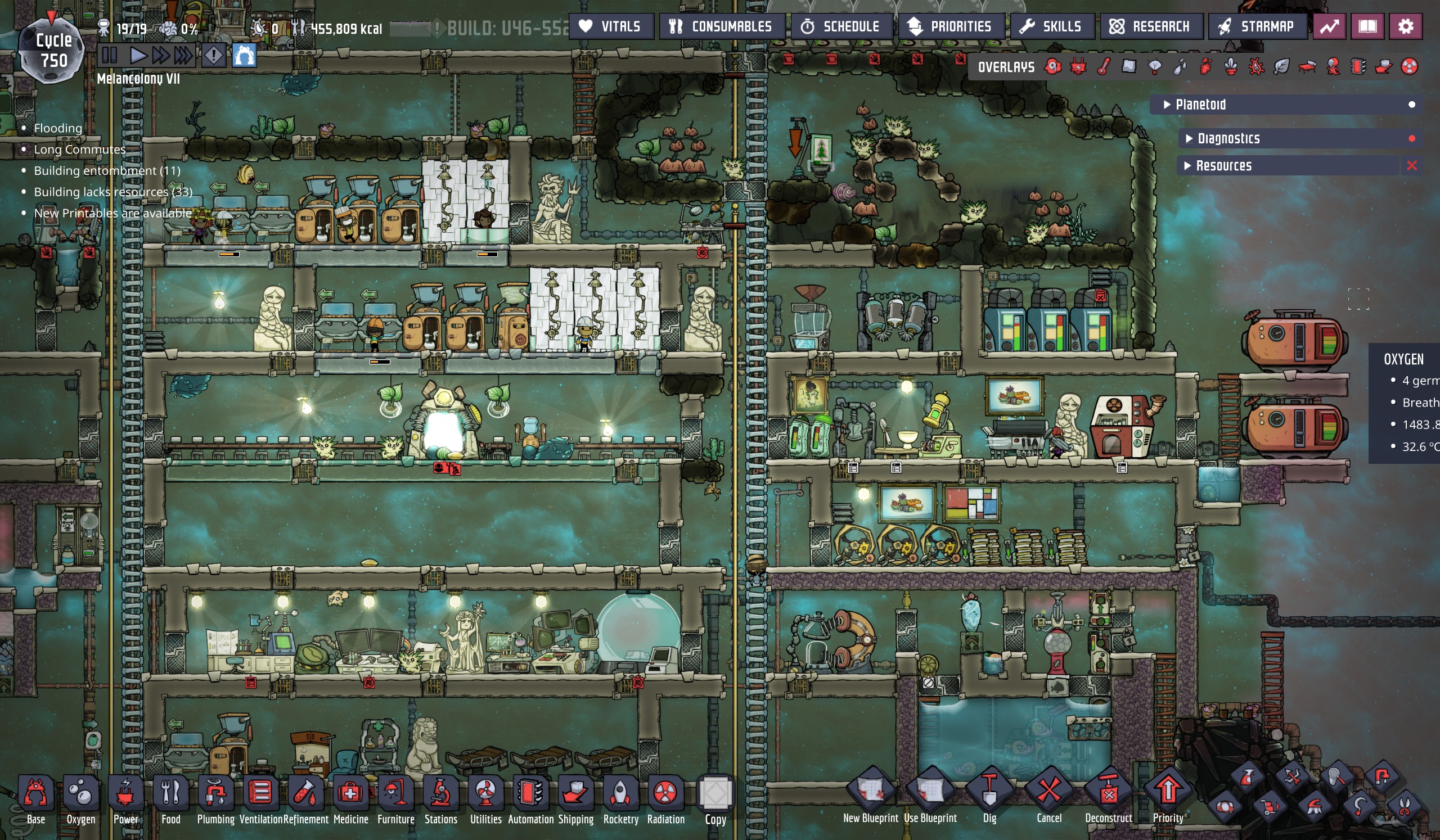1440x840 pixels.
Task: Open the Consumables panel
Action: 721,27
